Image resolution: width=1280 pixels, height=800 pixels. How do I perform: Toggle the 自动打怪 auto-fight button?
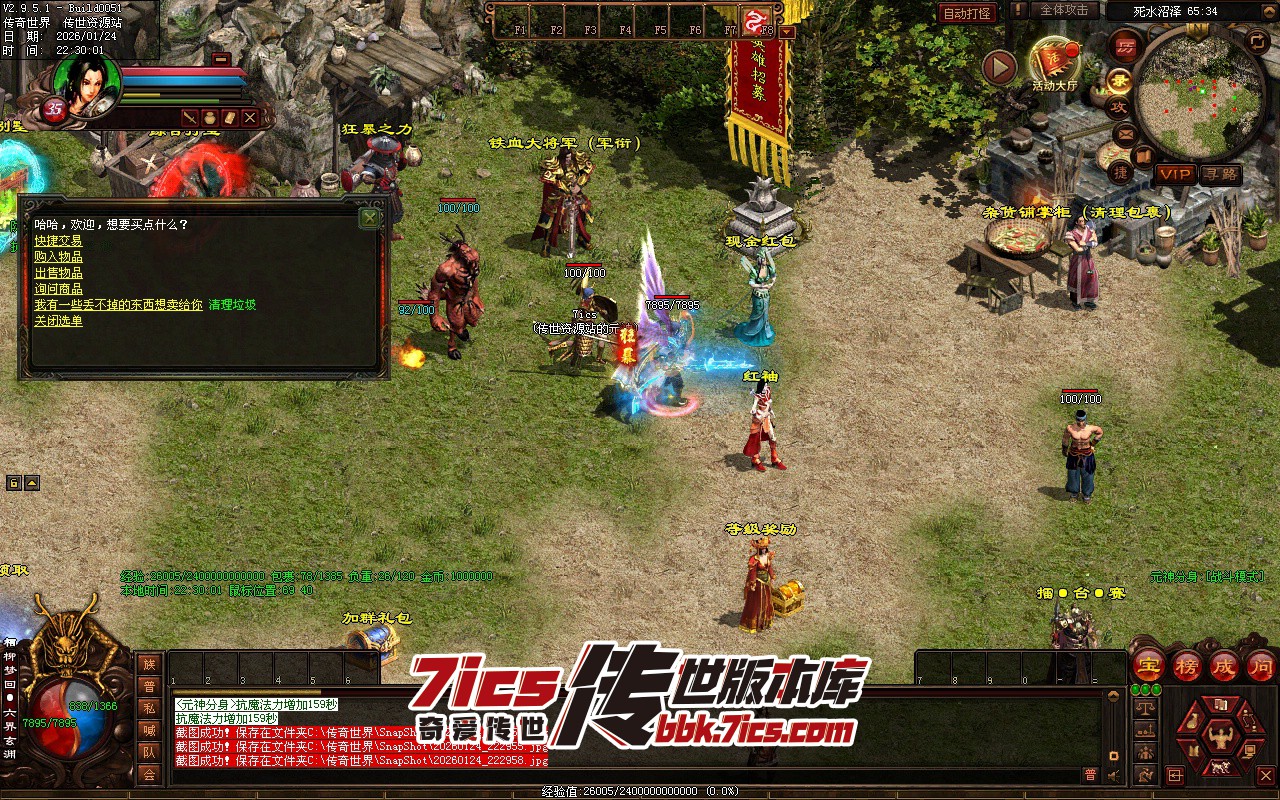pyautogui.click(x=967, y=13)
